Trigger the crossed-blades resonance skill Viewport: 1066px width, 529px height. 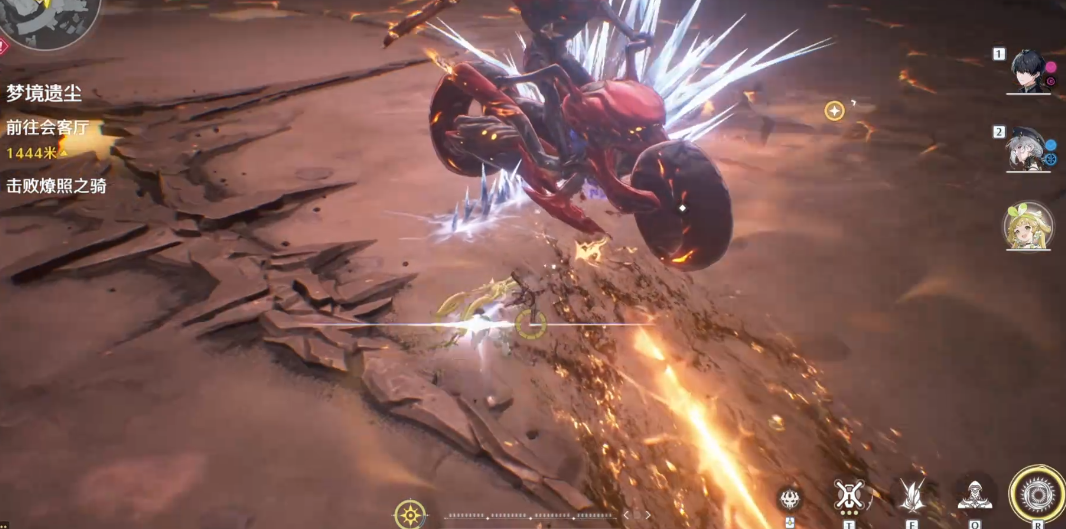(x=911, y=495)
